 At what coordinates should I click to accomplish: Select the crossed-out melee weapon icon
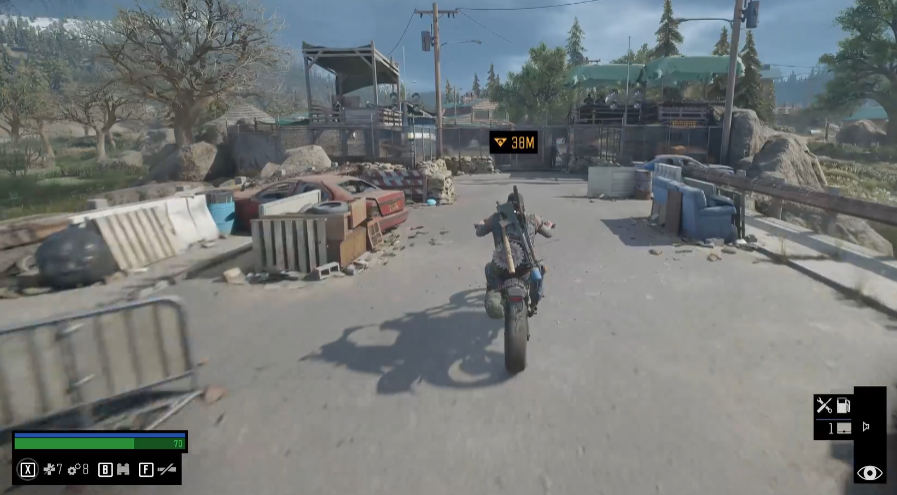(x=167, y=469)
